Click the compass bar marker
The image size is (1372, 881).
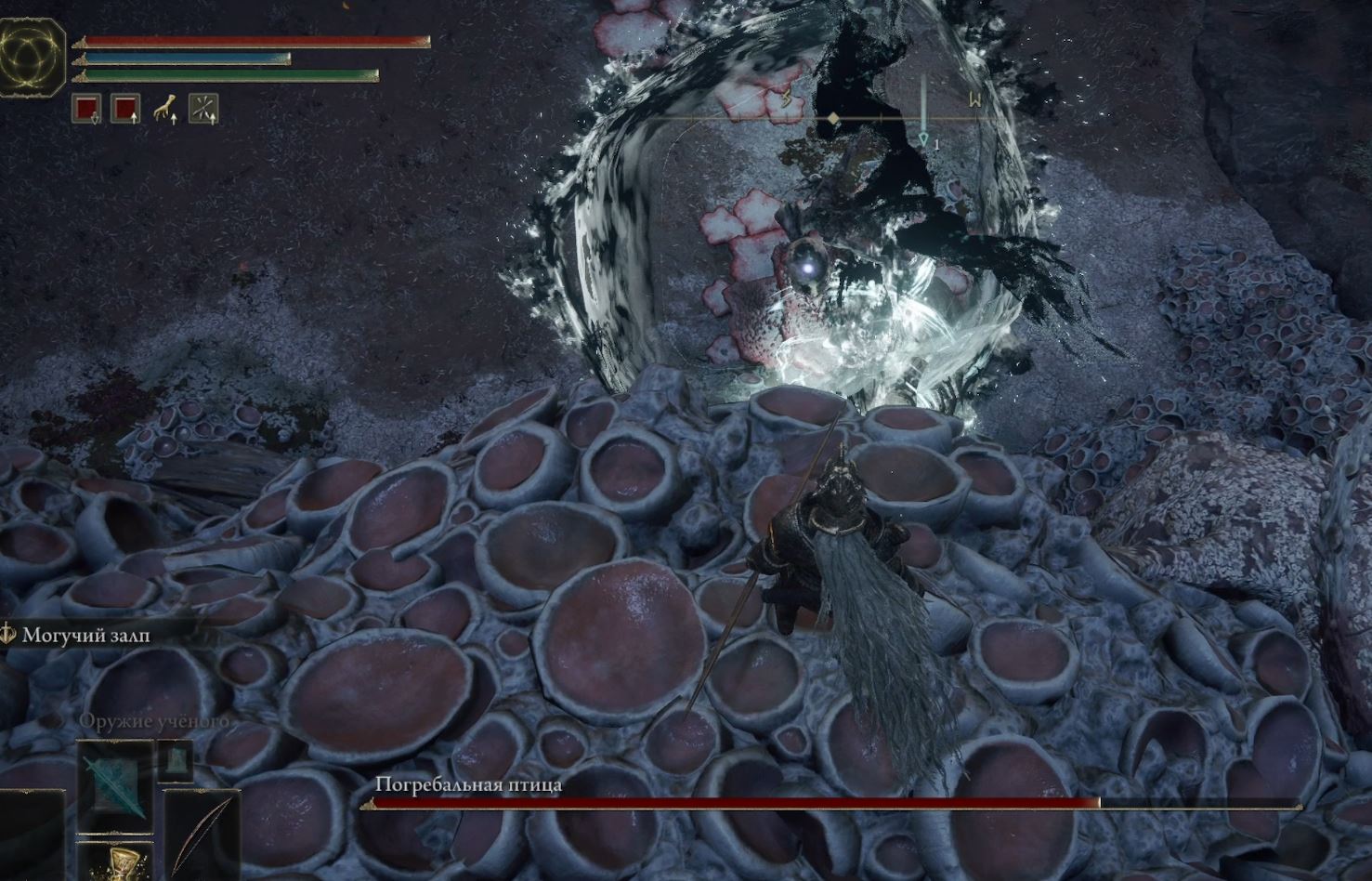tap(834, 119)
